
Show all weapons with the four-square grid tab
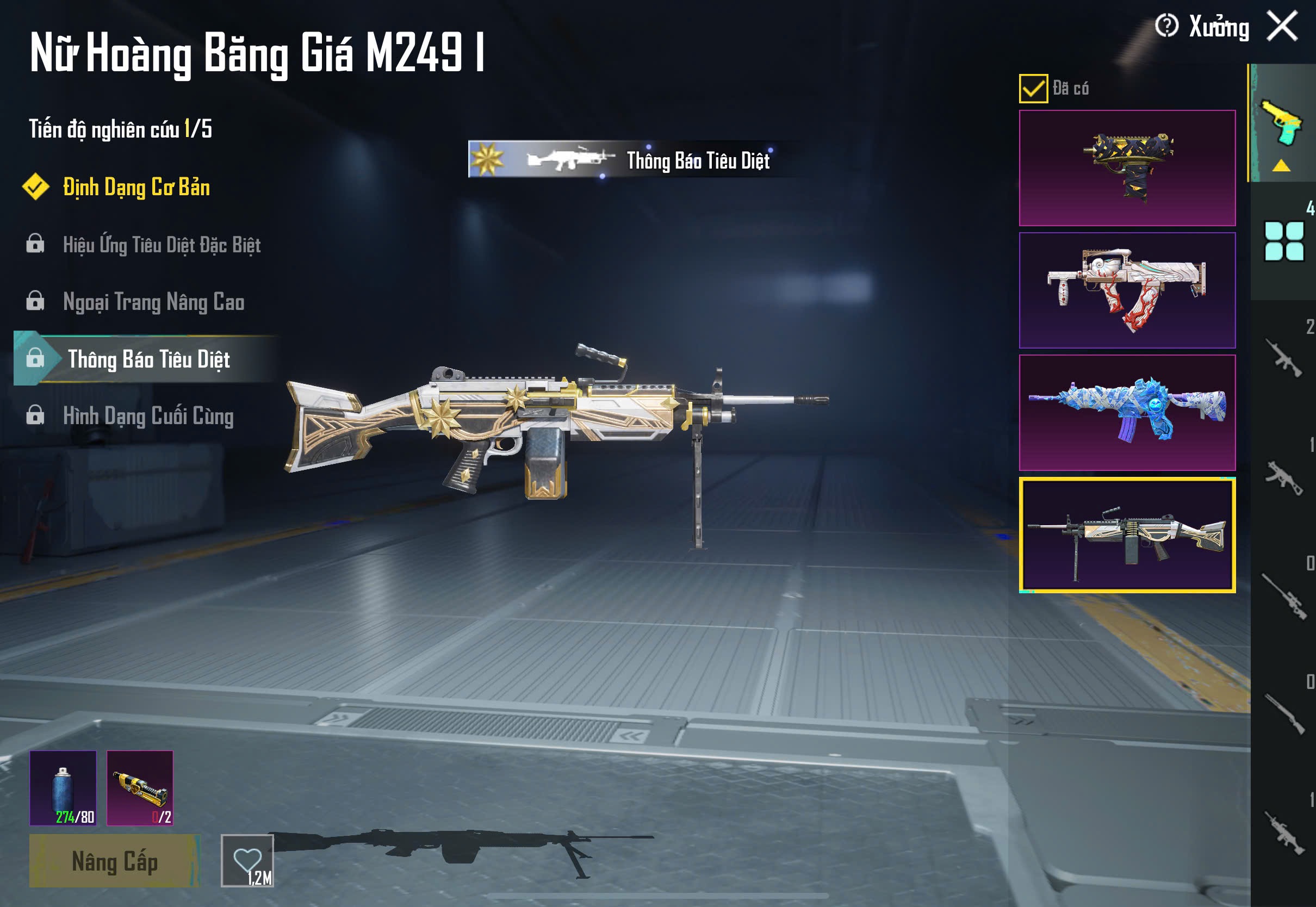point(1283,241)
